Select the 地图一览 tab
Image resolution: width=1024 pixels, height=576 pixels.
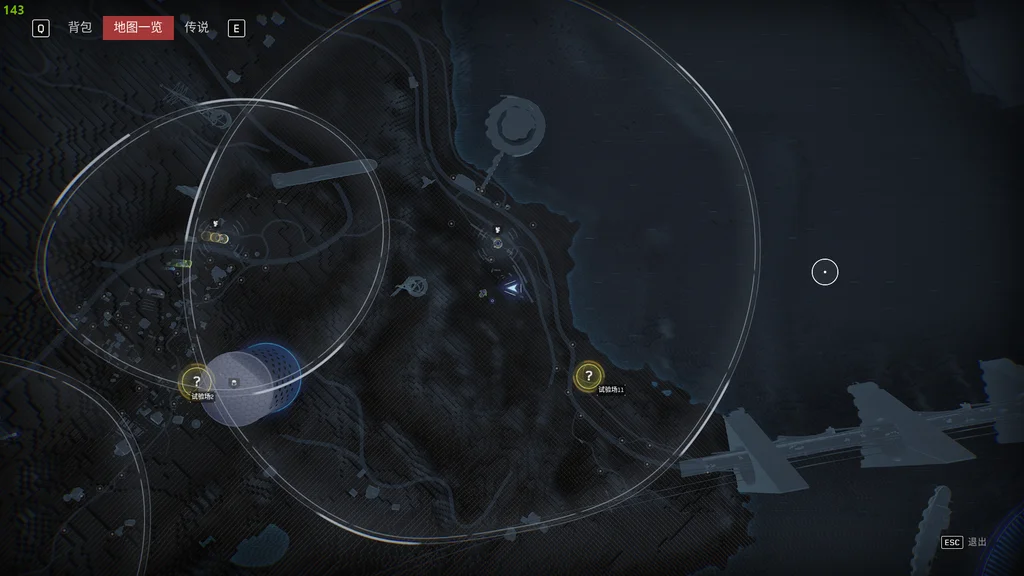coord(138,28)
